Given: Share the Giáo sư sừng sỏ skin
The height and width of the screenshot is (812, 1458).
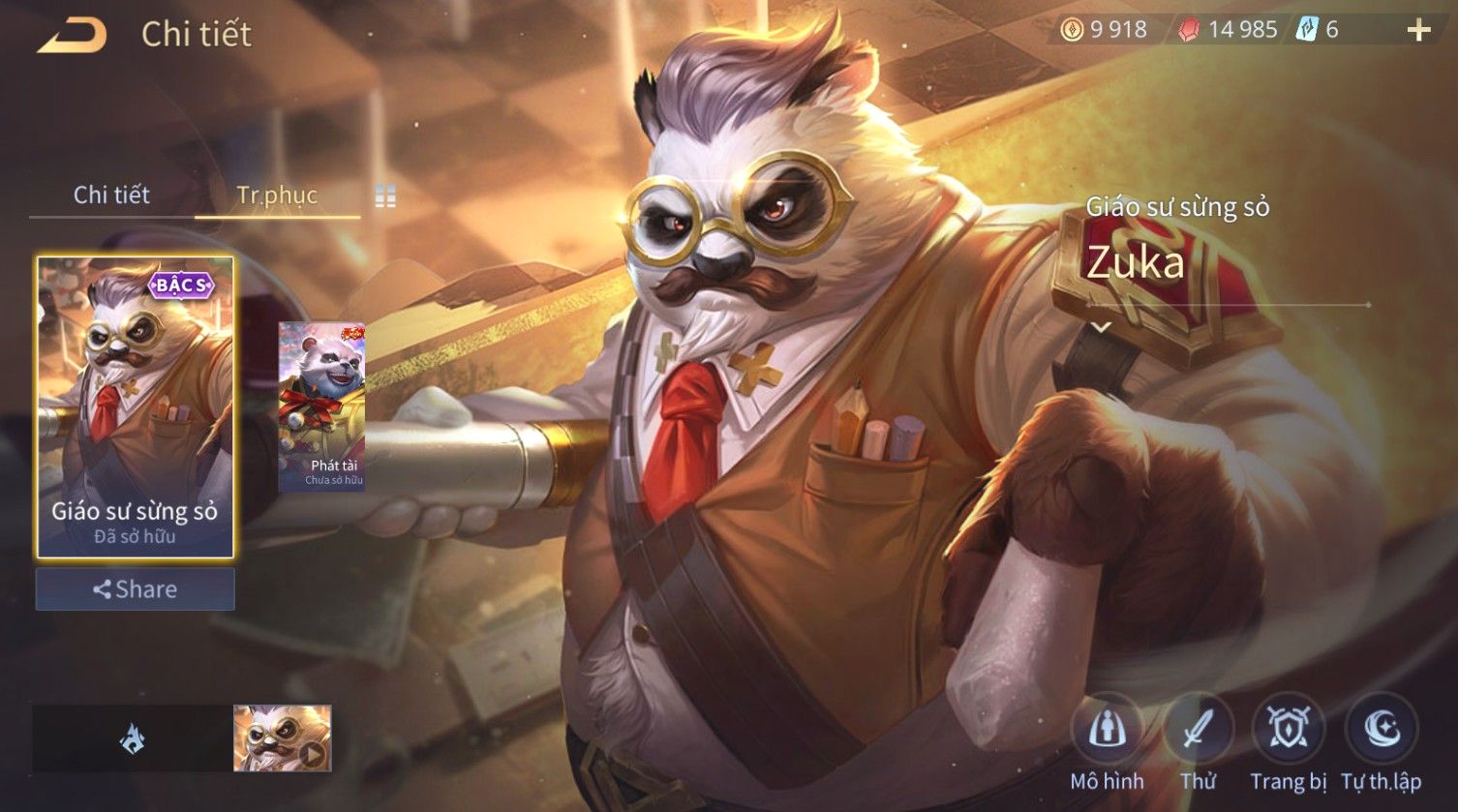Looking at the screenshot, I should coord(135,589).
